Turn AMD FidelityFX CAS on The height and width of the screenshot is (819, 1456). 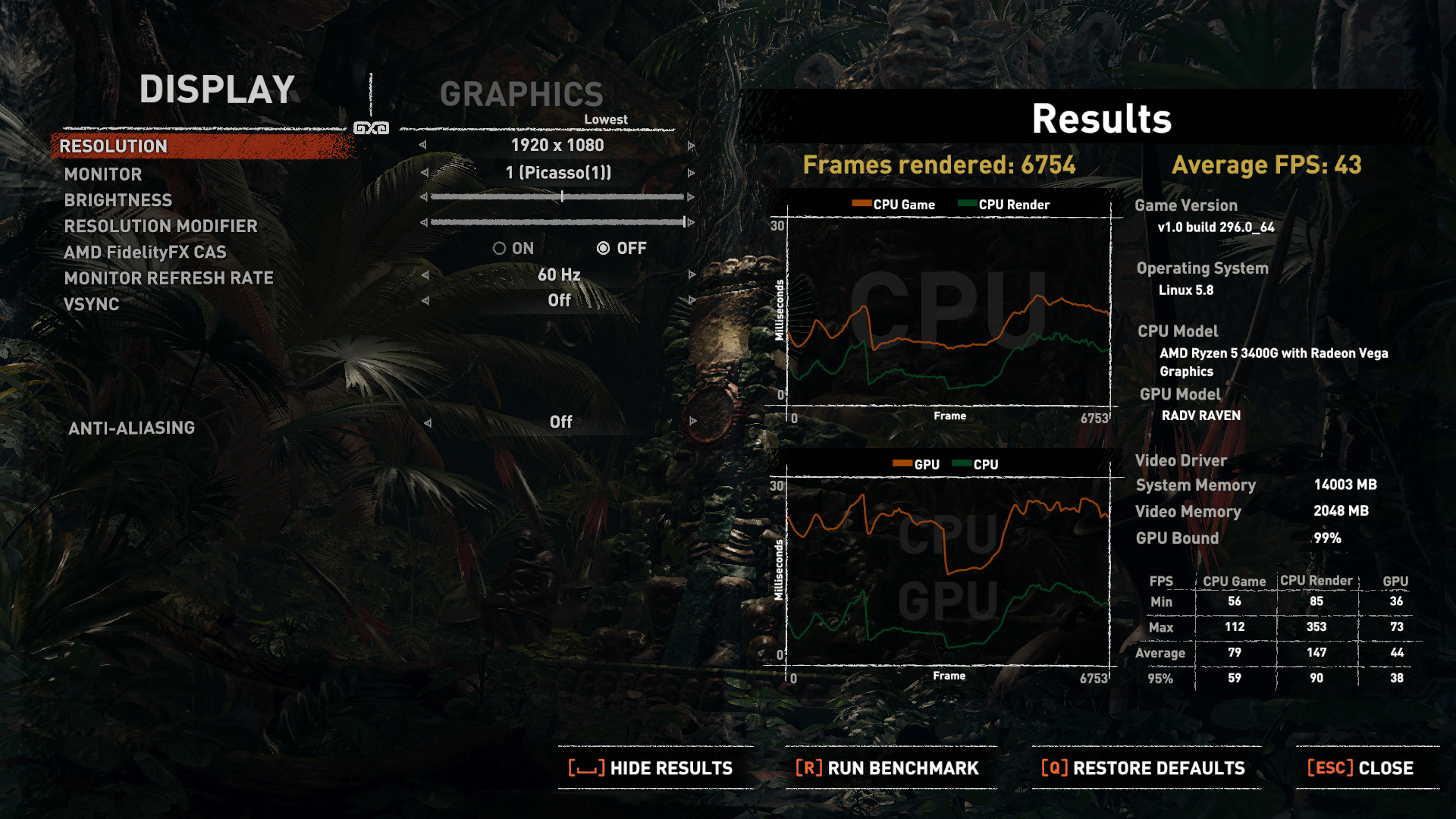(499, 249)
